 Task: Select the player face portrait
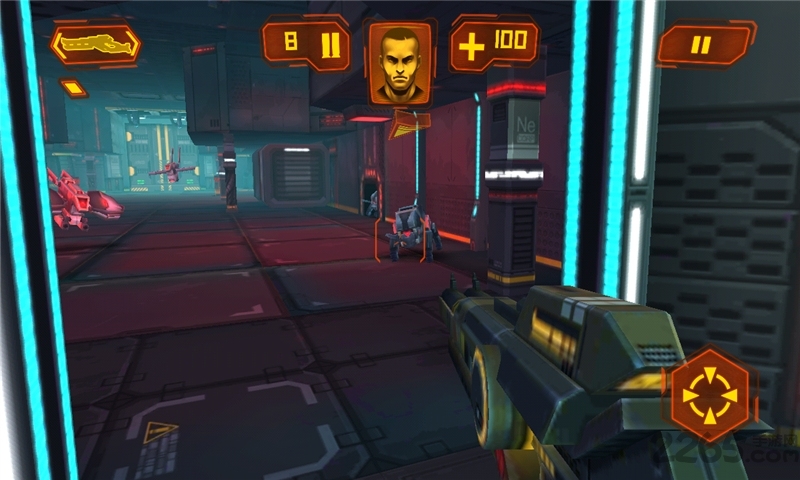[x=400, y=62]
